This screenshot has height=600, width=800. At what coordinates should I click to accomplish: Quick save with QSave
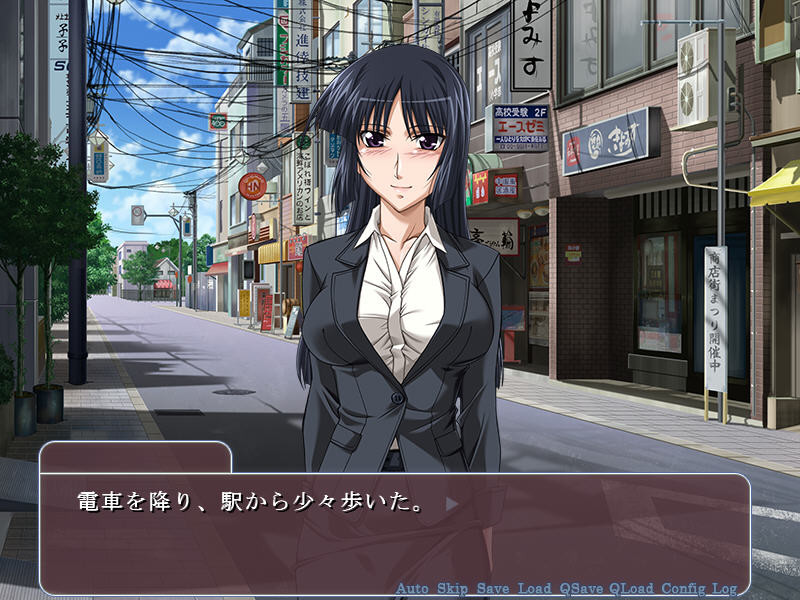580,588
